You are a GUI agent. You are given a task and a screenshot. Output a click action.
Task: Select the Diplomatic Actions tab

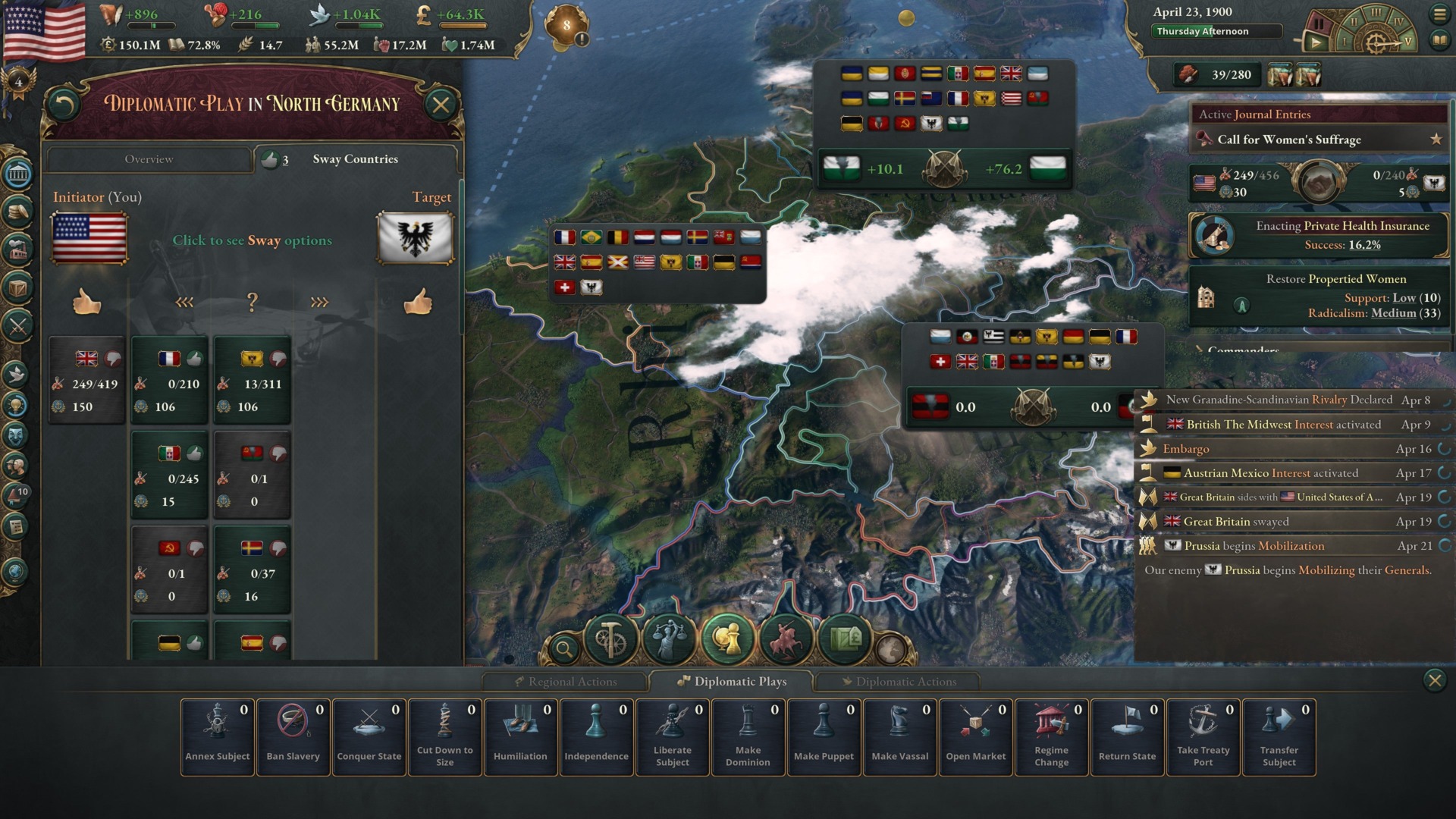(x=901, y=681)
